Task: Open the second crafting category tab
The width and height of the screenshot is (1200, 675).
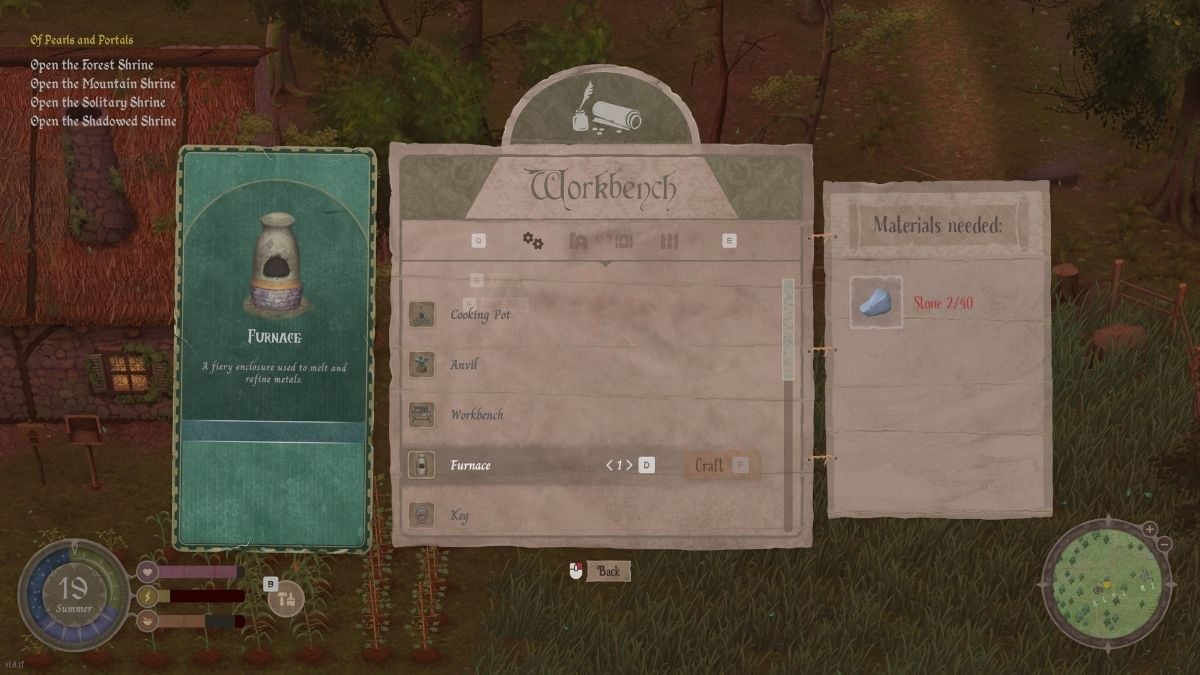Action: click(x=578, y=241)
